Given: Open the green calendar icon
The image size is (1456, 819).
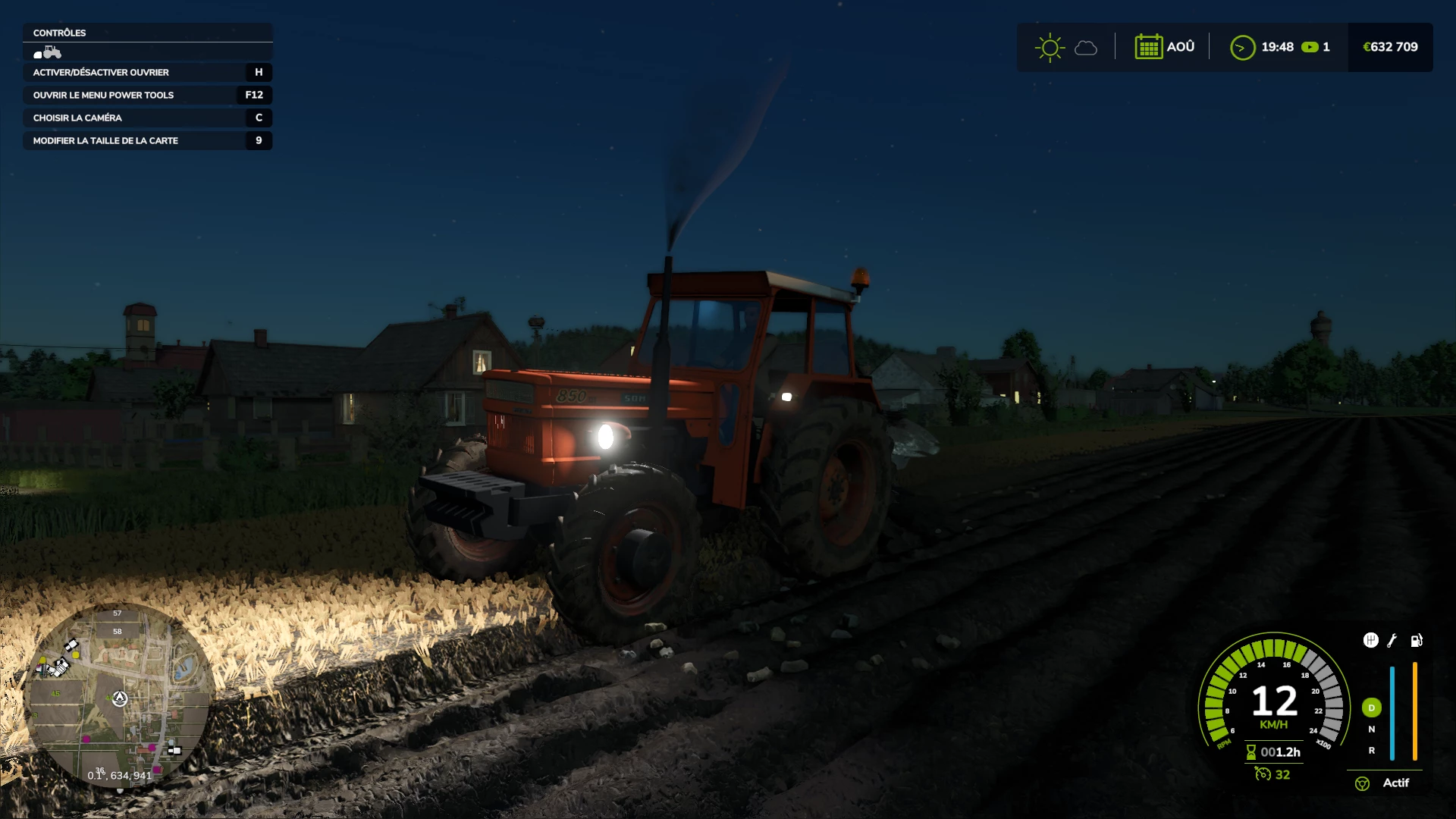Looking at the screenshot, I should pos(1148,47).
